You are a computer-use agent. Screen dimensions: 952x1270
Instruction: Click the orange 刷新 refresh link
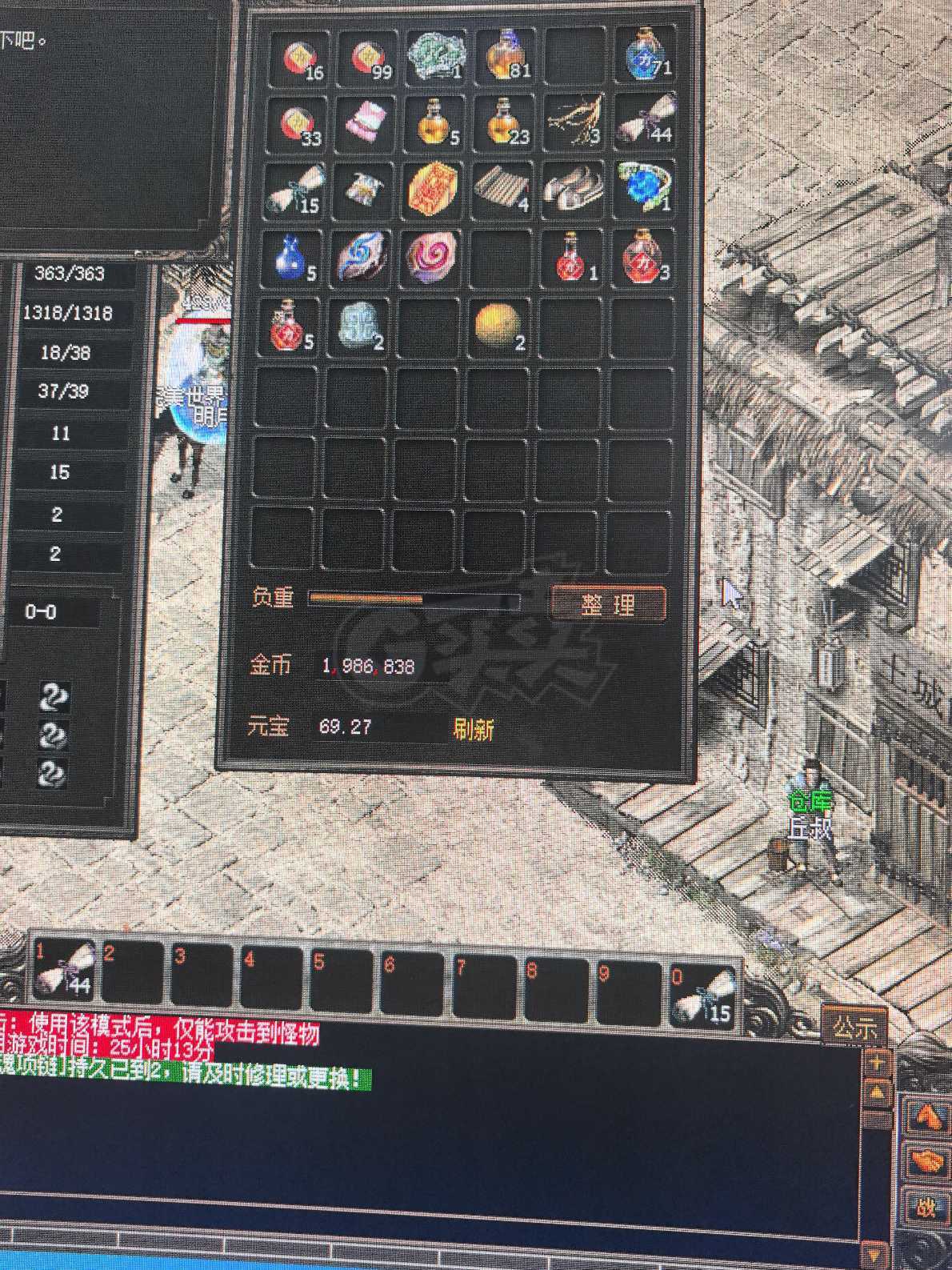(x=473, y=729)
